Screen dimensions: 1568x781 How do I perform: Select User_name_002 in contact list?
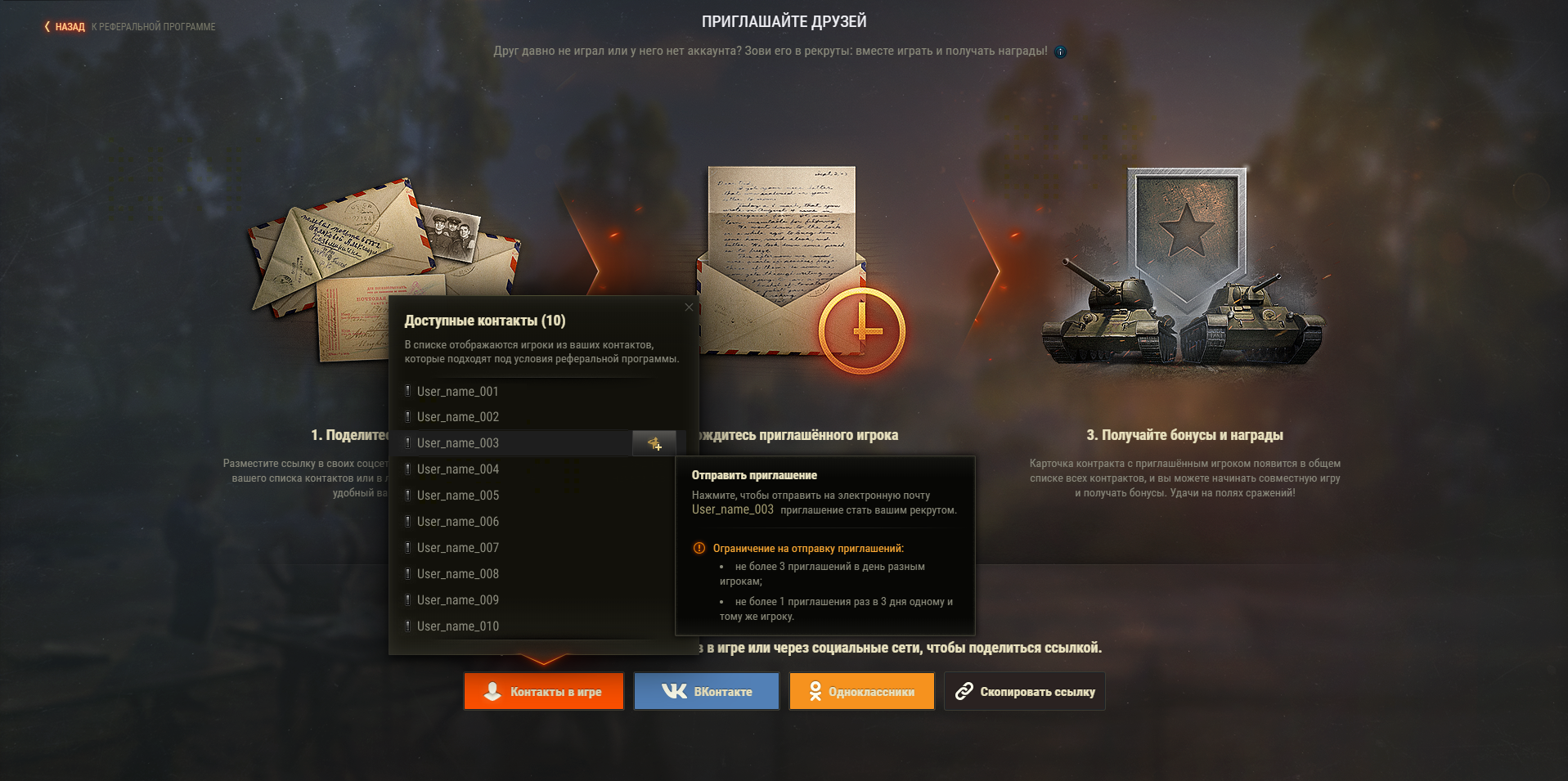tap(457, 417)
